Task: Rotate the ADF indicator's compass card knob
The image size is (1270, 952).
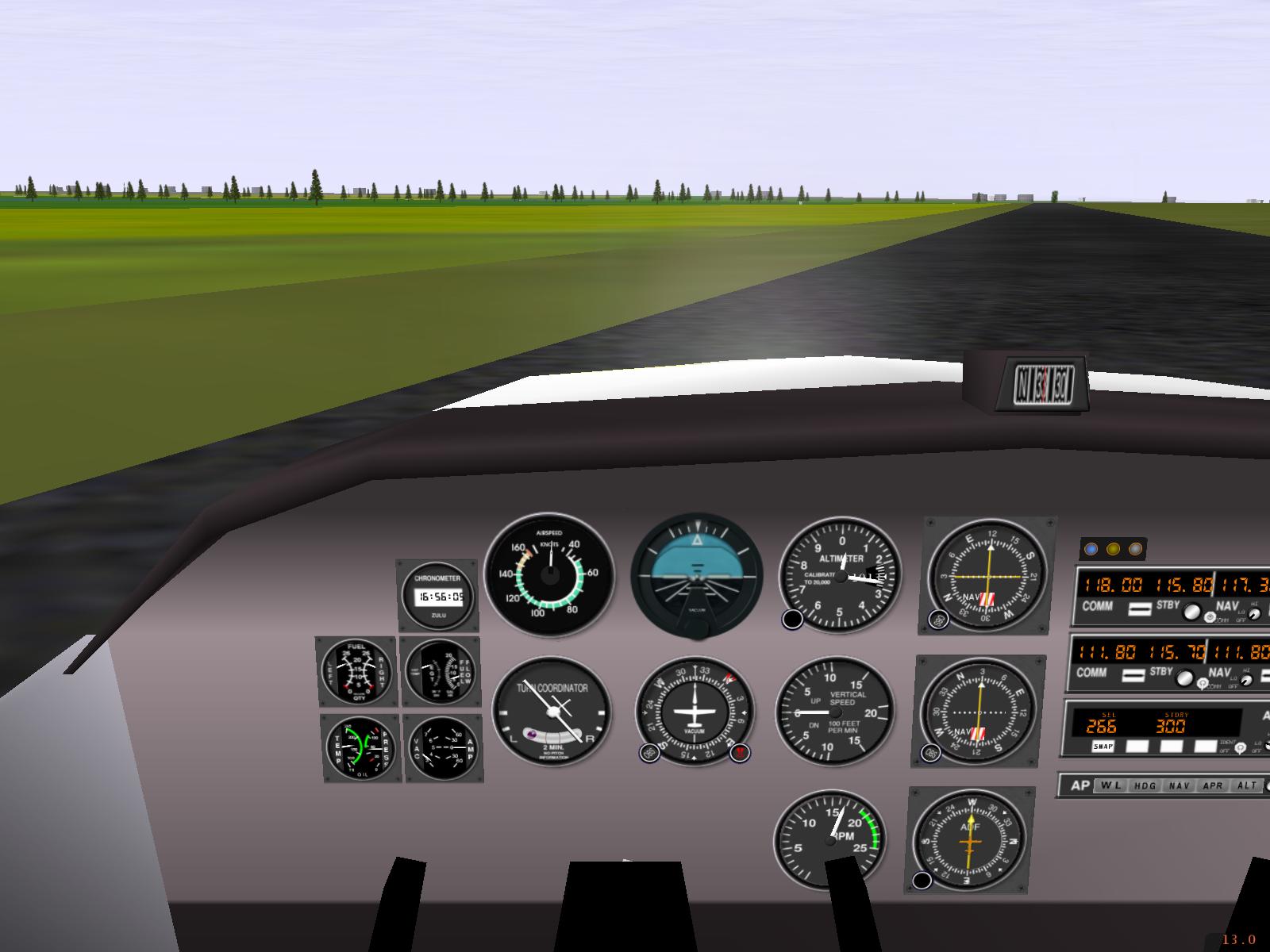Action: pos(922,880)
